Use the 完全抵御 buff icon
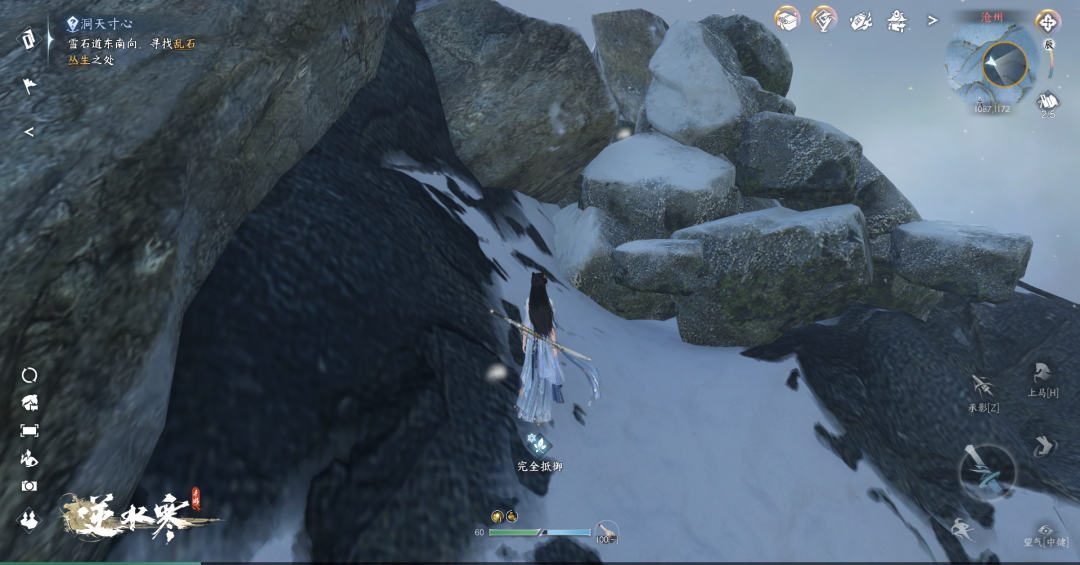The height and width of the screenshot is (565, 1080). (538, 443)
